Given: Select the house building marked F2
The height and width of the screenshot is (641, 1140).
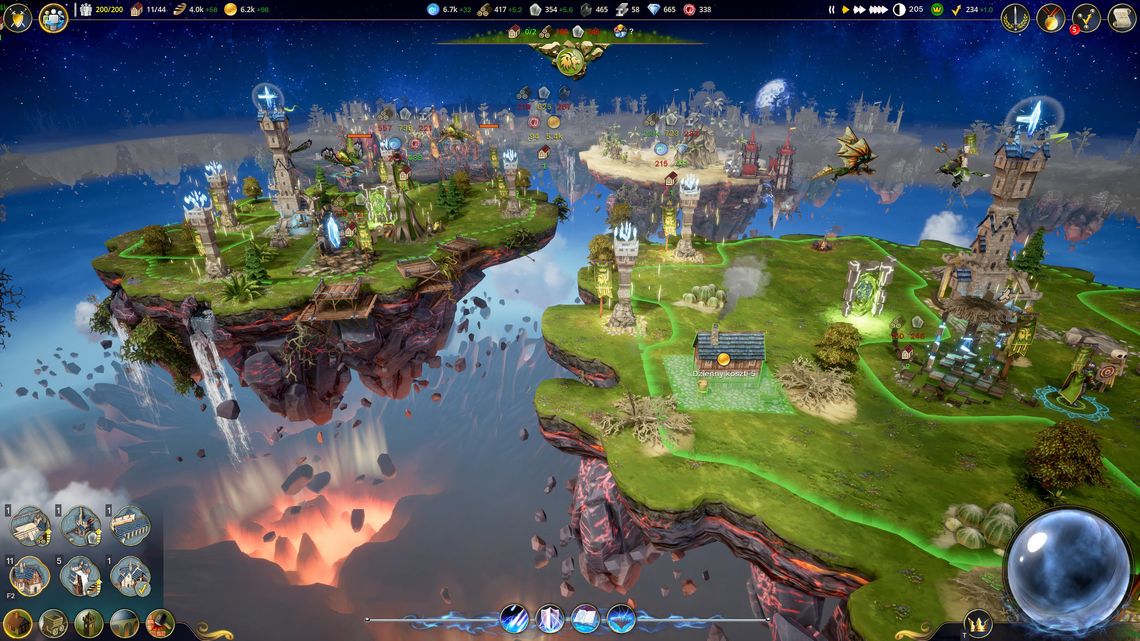Looking at the screenshot, I should click(x=29, y=576).
